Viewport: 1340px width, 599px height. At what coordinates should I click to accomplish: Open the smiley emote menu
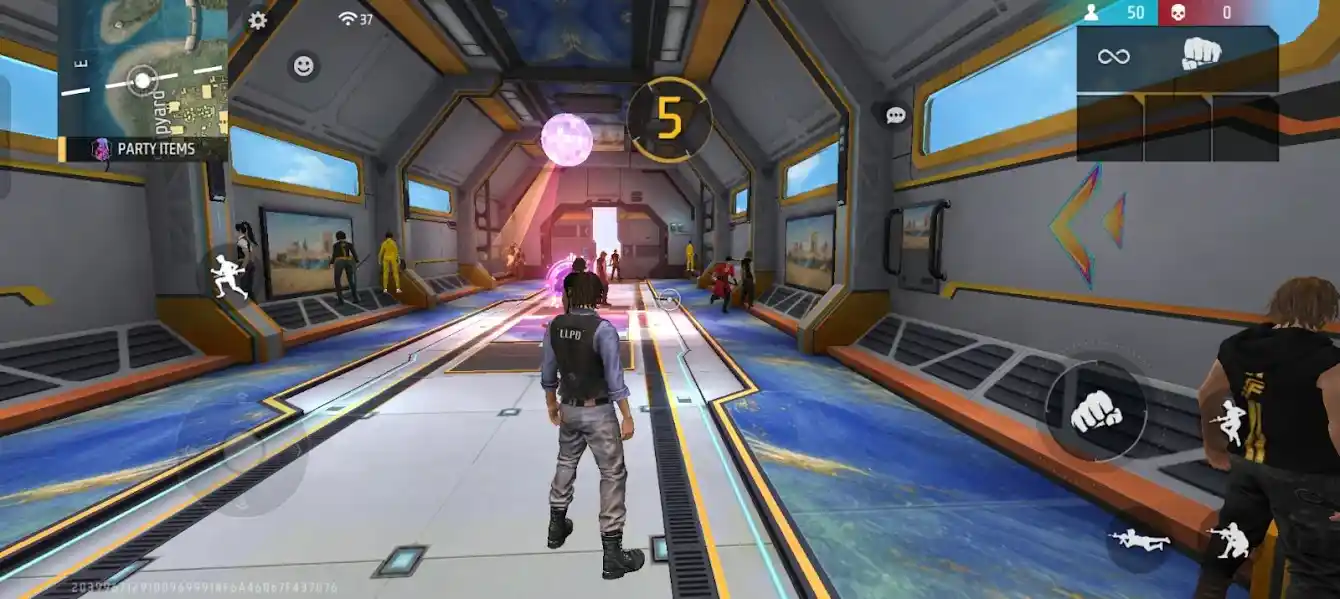pyautogui.click(x=304, y=66)
